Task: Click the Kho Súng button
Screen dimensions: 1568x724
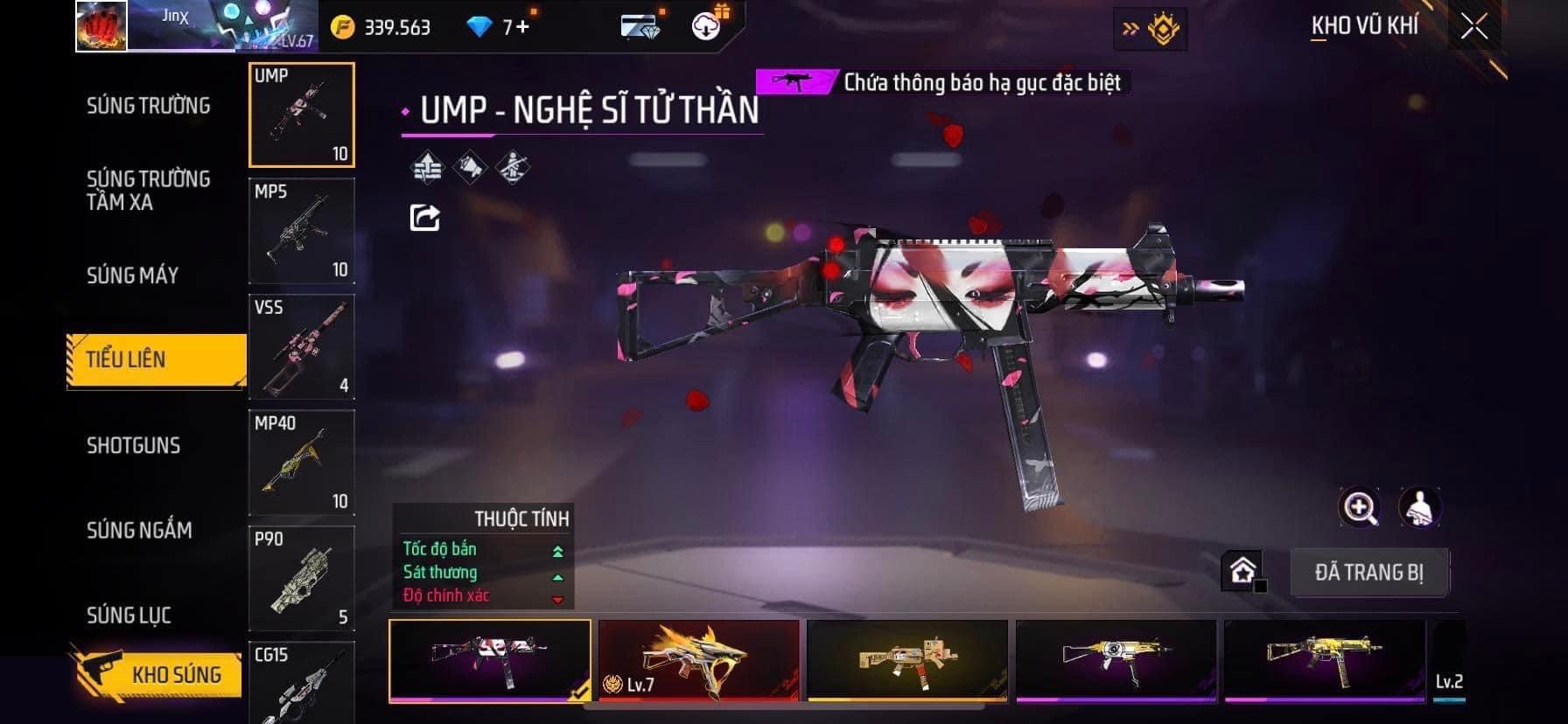Action: [157, 674]
